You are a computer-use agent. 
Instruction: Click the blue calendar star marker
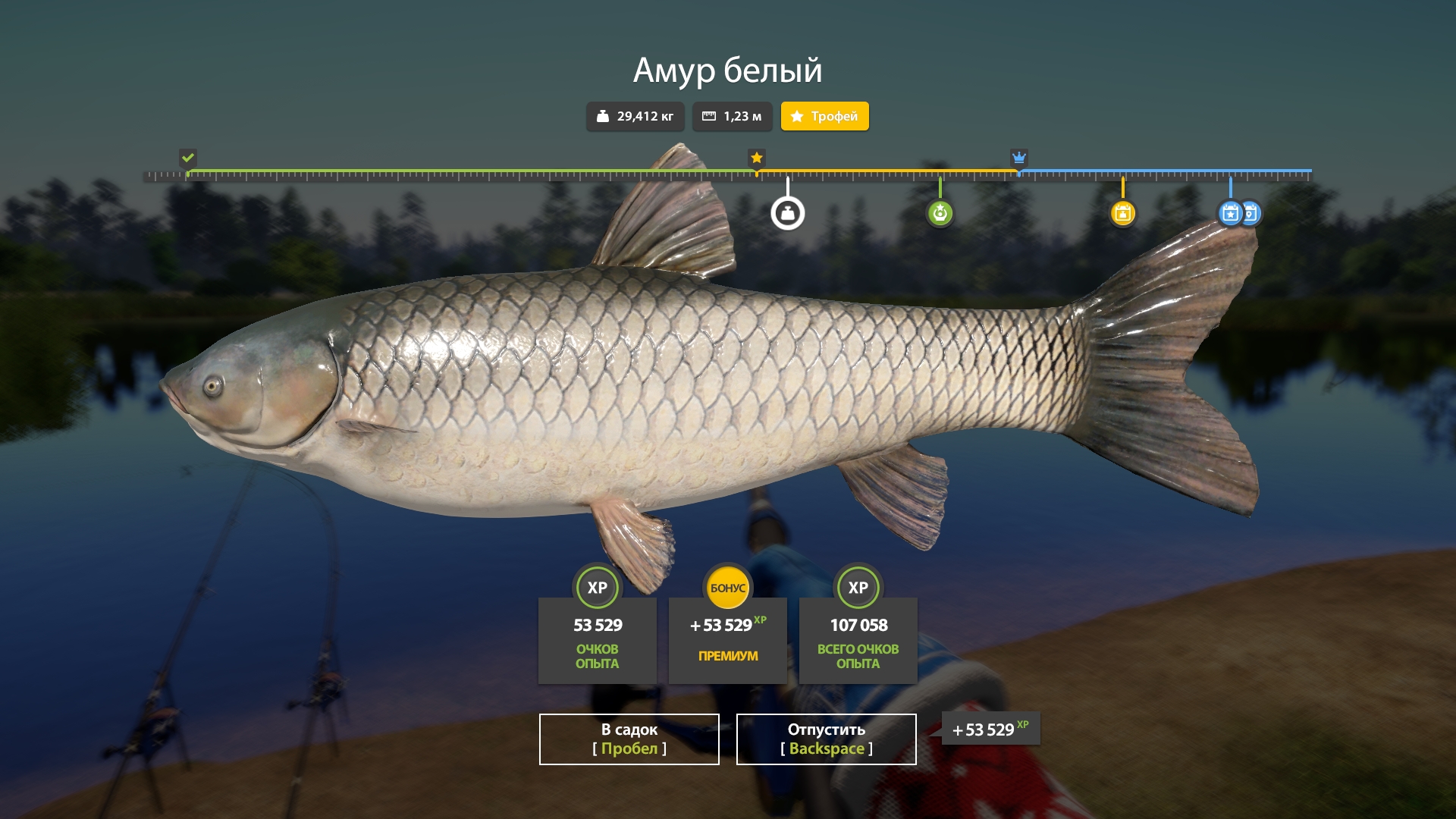(1230, 213)
